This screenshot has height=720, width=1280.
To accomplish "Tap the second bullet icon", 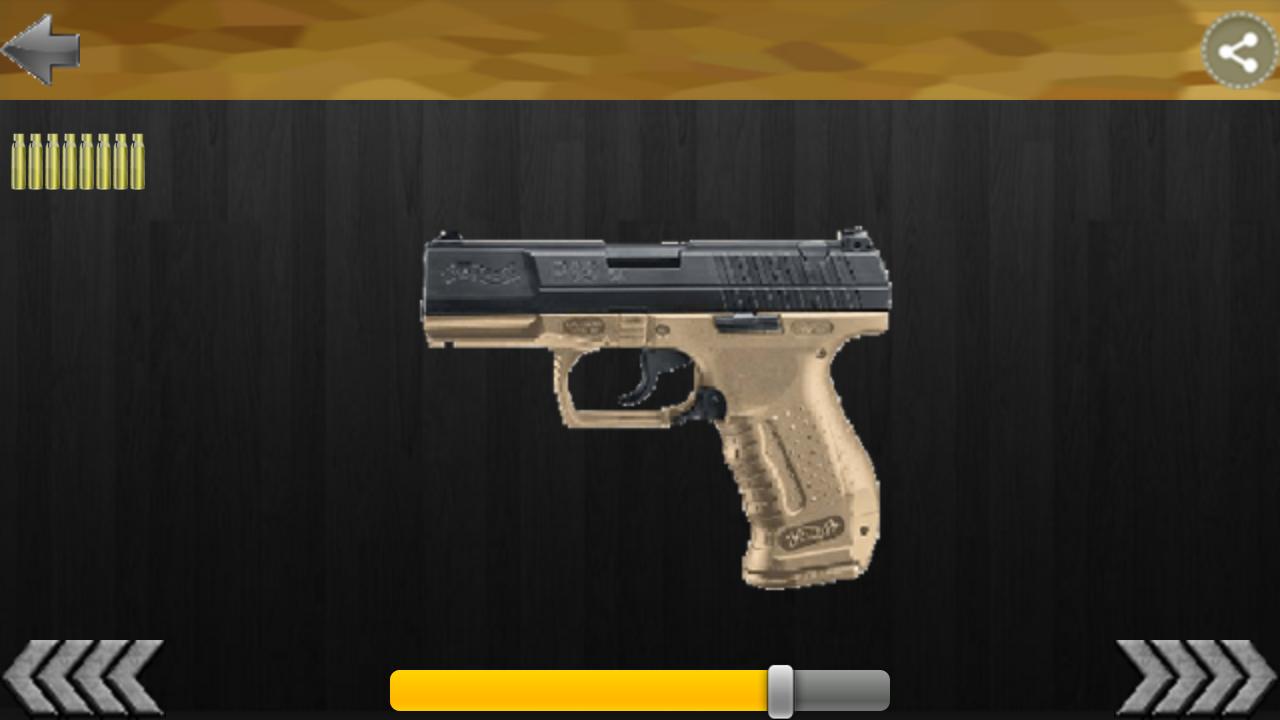I will click(37, 160).
